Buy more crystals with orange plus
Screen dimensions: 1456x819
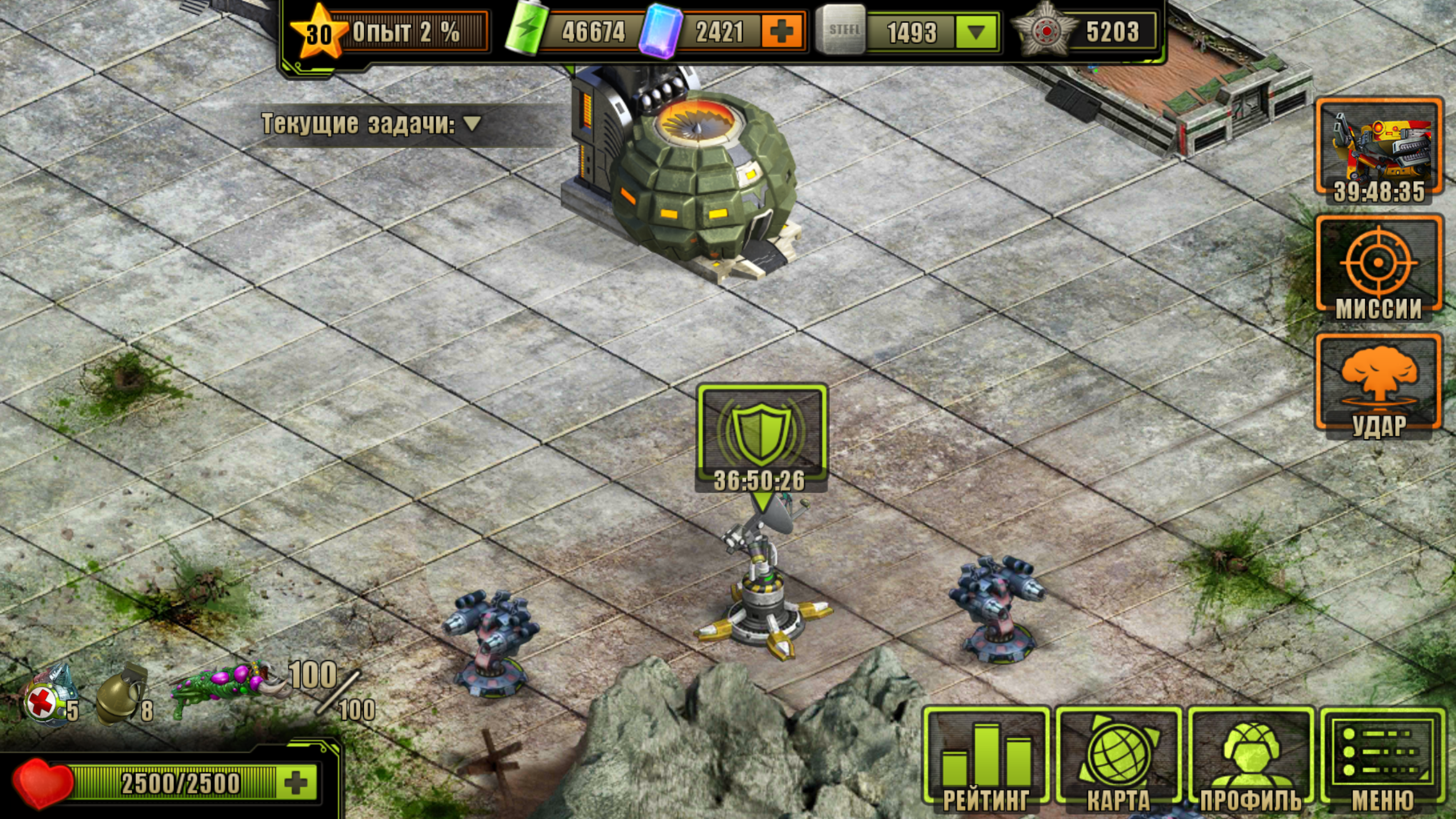coord(781,32)
